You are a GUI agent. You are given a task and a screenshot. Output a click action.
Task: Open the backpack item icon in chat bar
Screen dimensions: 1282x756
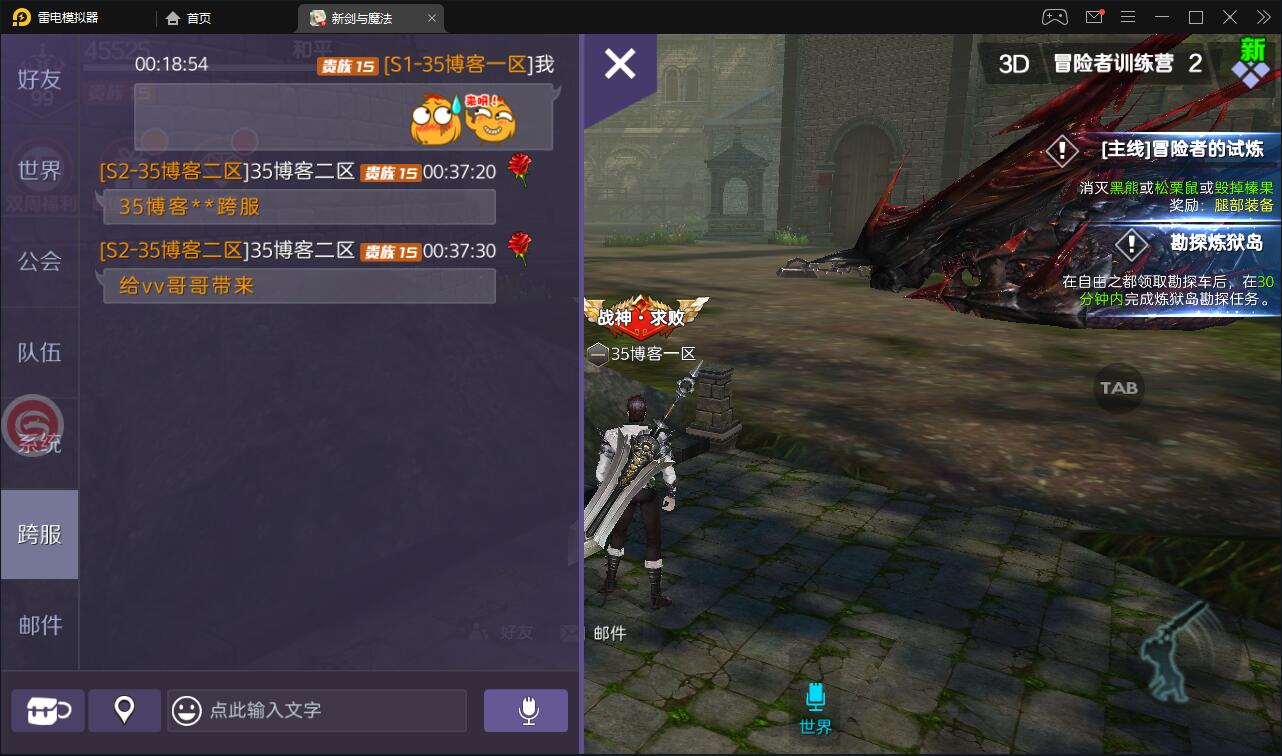point(46,710)
